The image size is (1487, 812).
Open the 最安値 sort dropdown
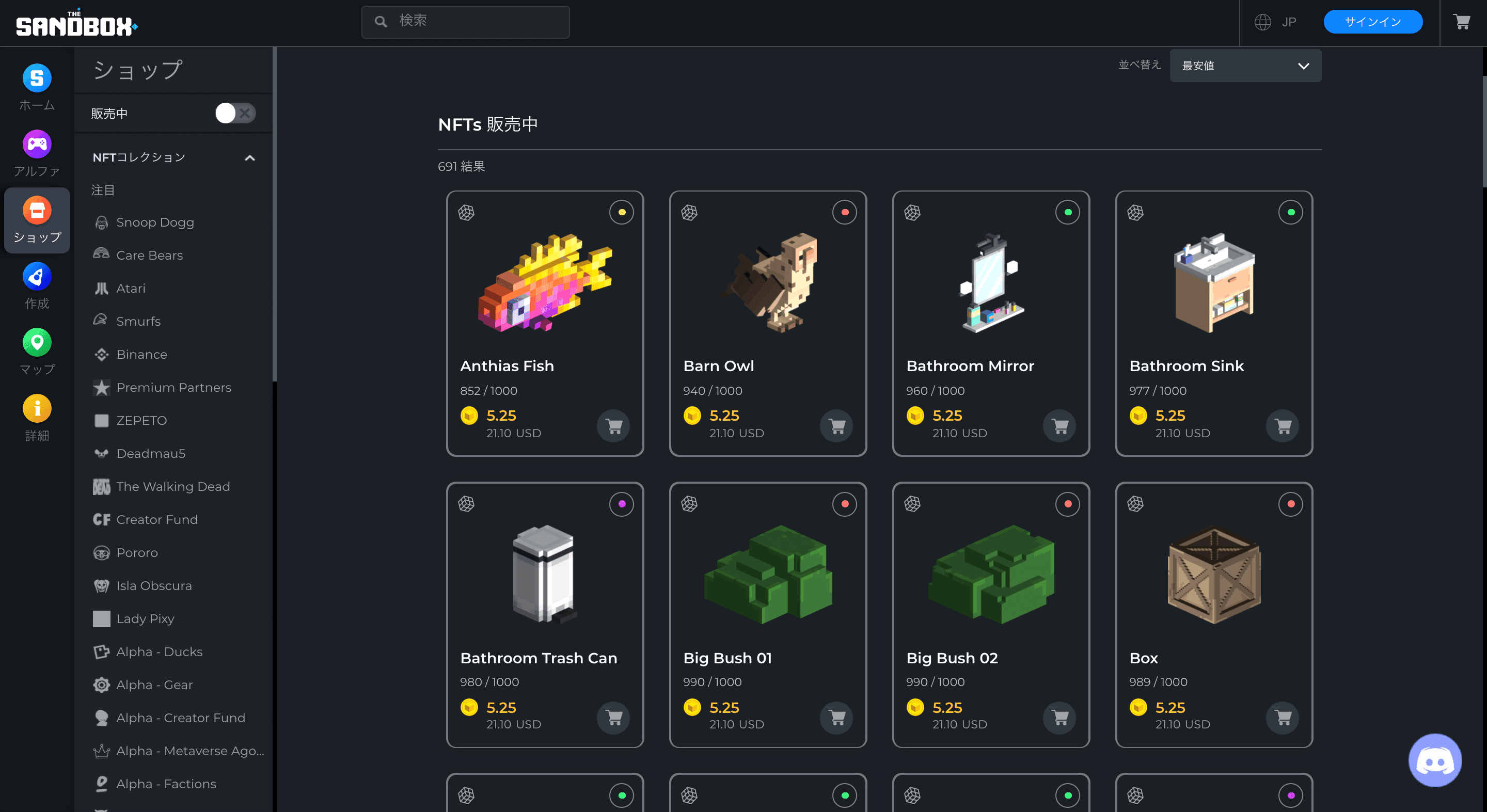click(x=1244, y=66)
